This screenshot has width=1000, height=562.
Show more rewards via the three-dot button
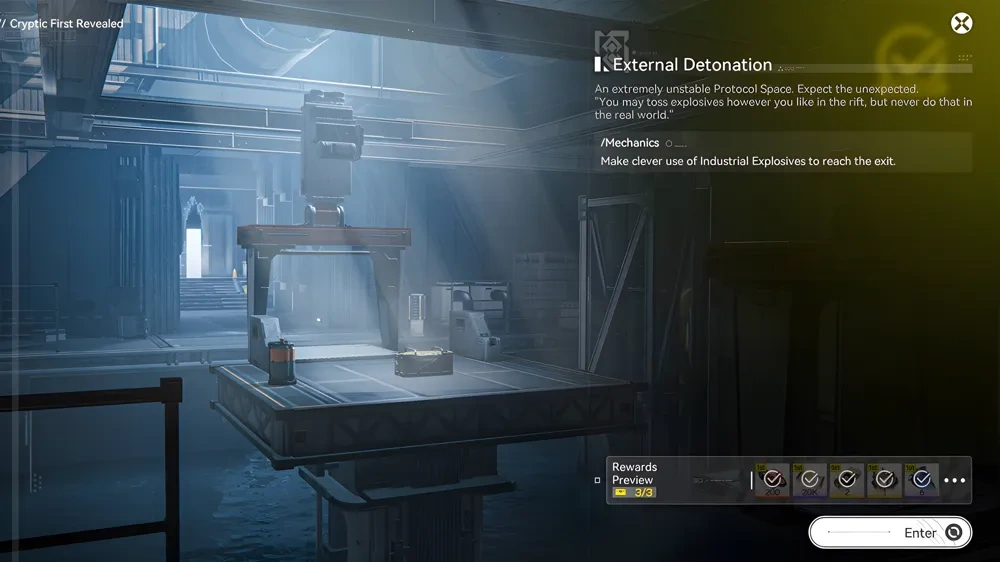coord(955,481)
